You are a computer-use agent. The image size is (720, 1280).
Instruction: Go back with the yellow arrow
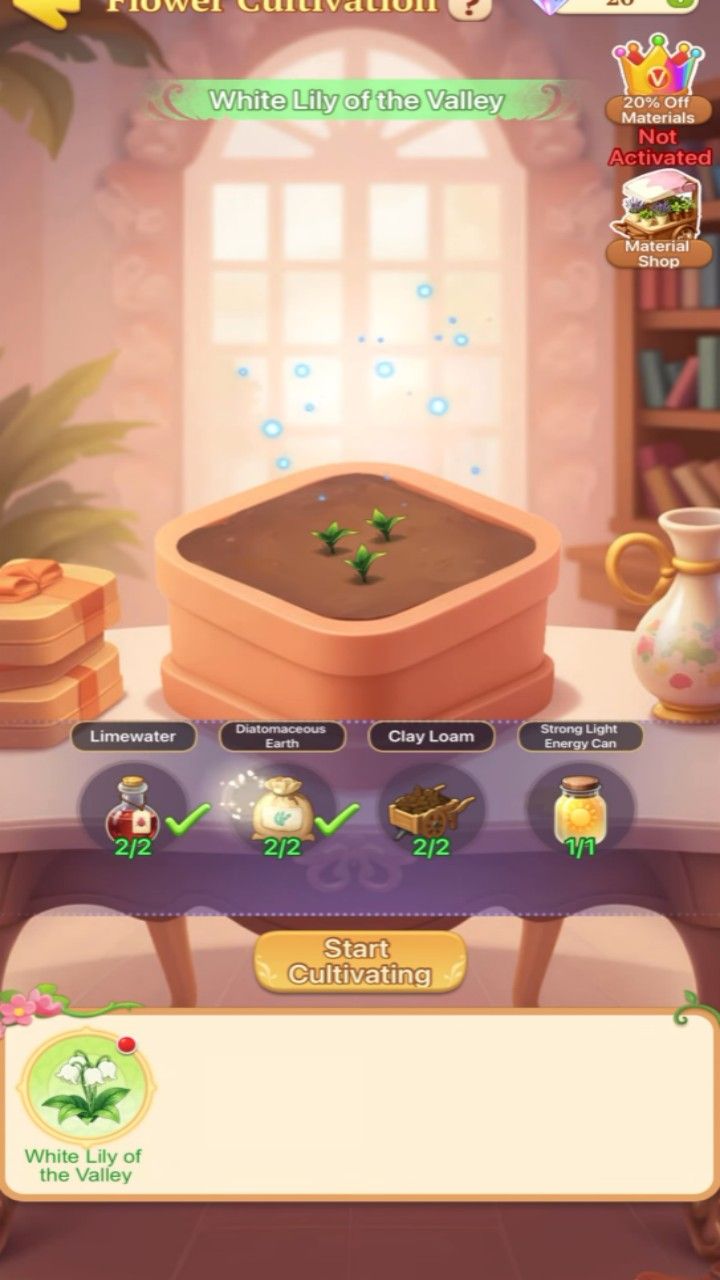[x=47, y=8]
